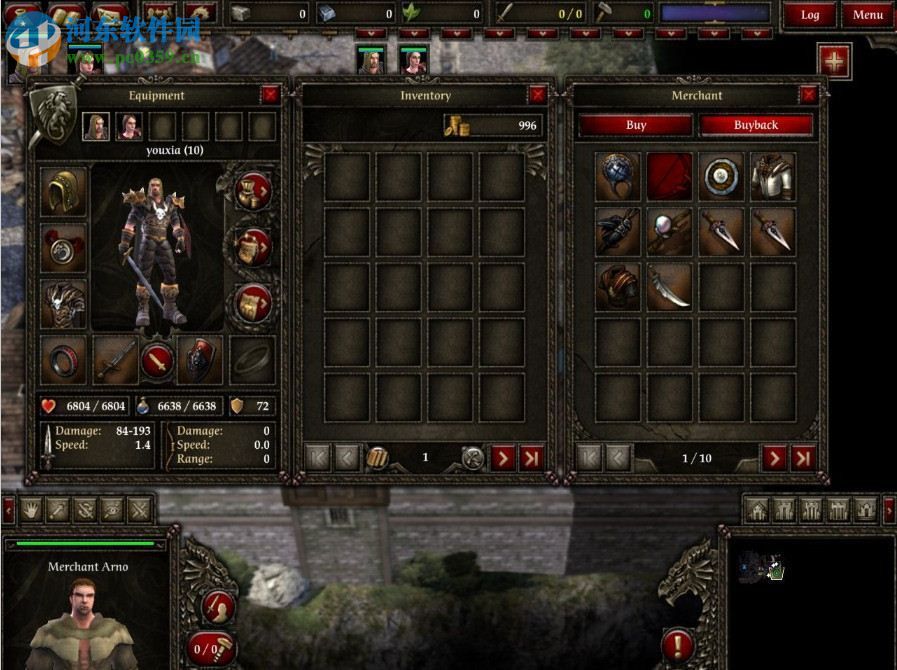Viewport: 897px width, 670px height.
Task: Go to the next merchant page
Action: click(774, 458)
